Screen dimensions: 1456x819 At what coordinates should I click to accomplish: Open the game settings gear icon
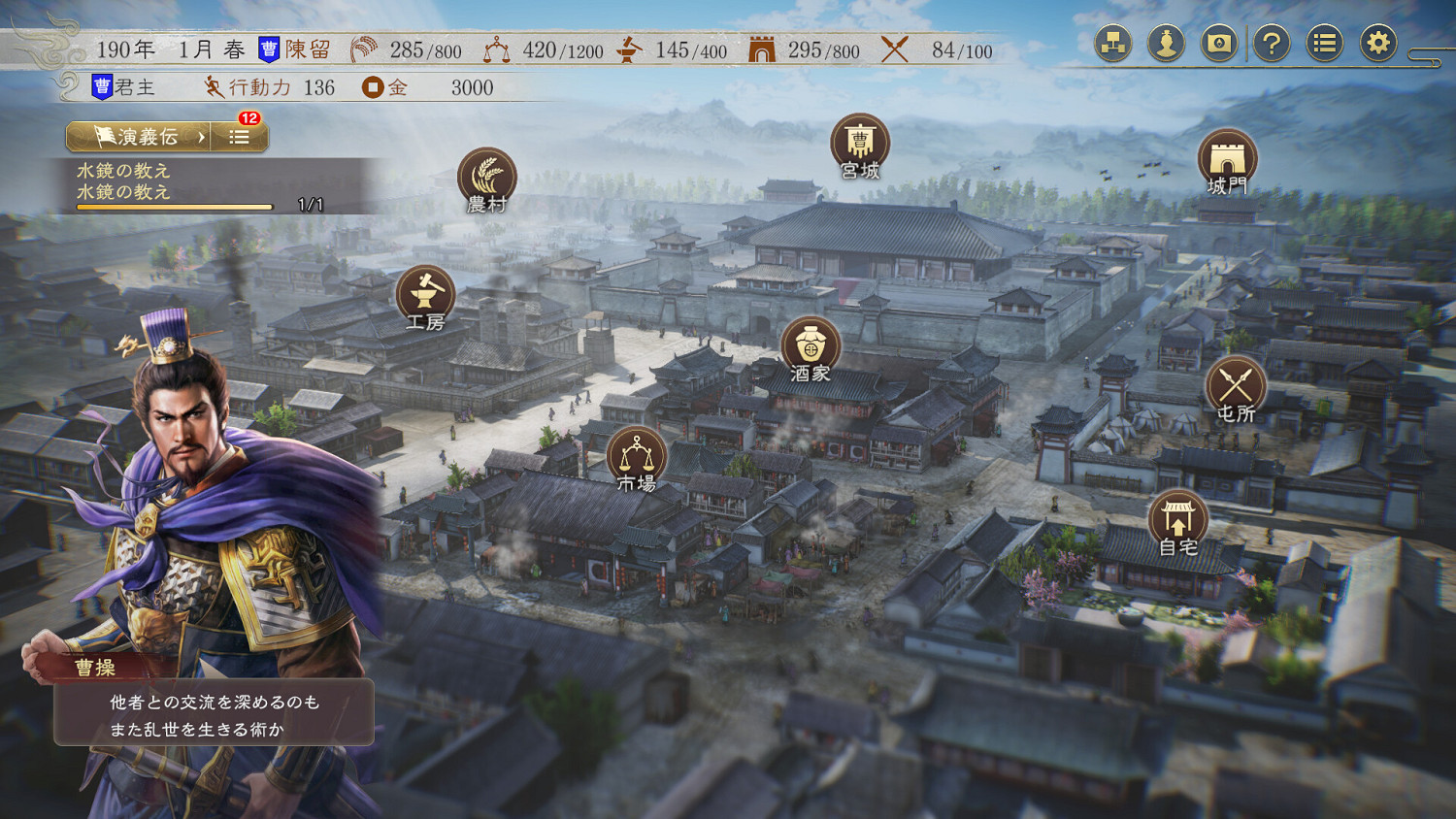(1378, 43)
